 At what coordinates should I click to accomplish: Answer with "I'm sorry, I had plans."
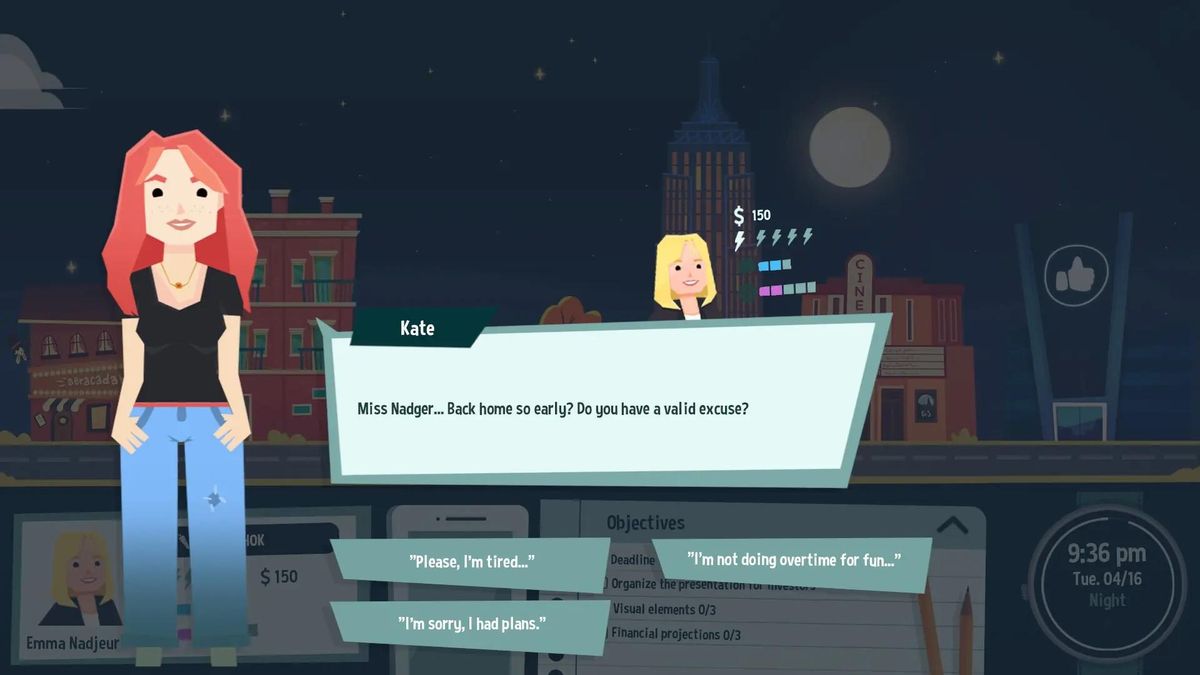coord(471,624)
